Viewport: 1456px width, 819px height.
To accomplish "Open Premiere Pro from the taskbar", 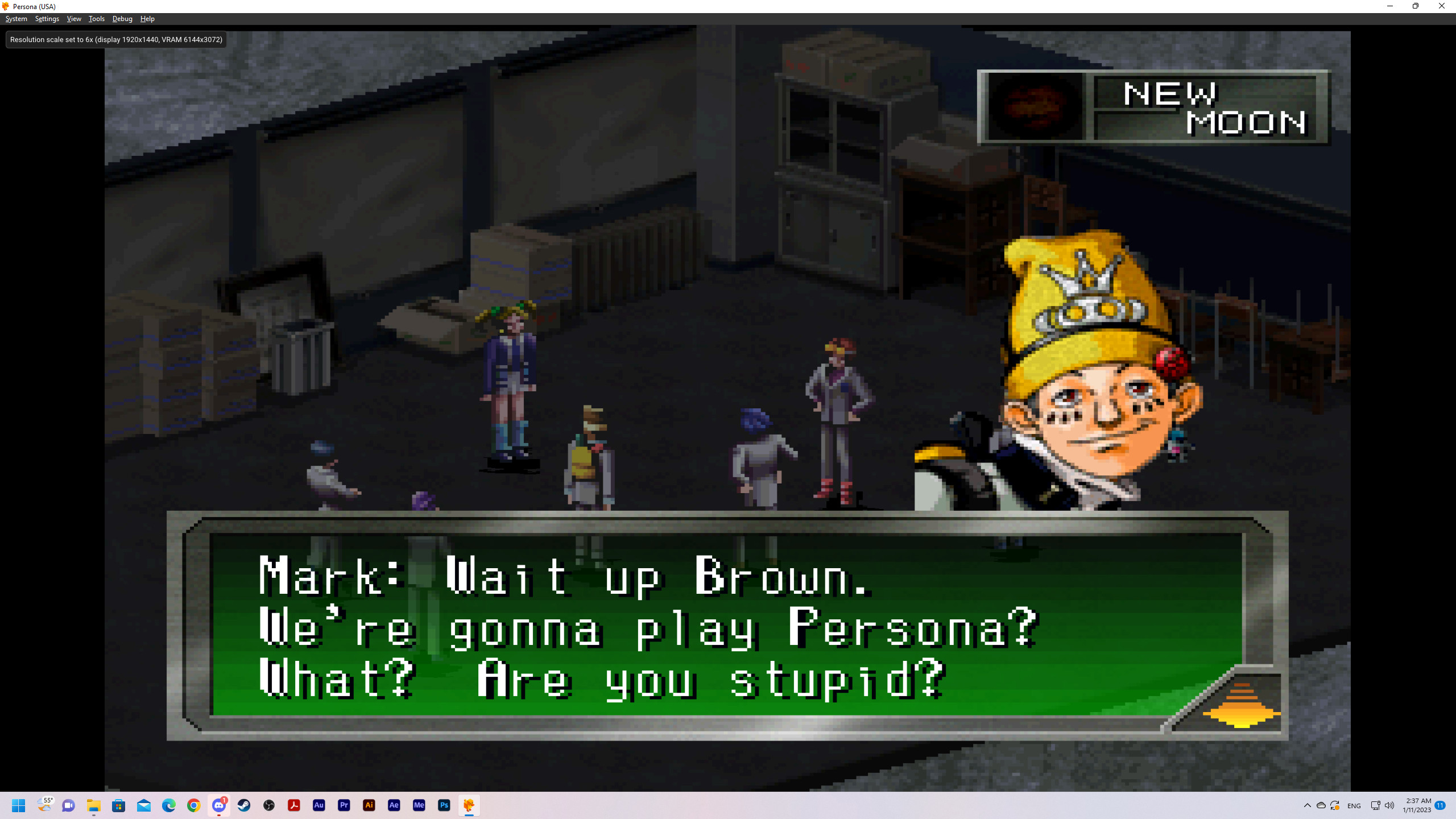I will pyautogui.click(x=344, y=805).
